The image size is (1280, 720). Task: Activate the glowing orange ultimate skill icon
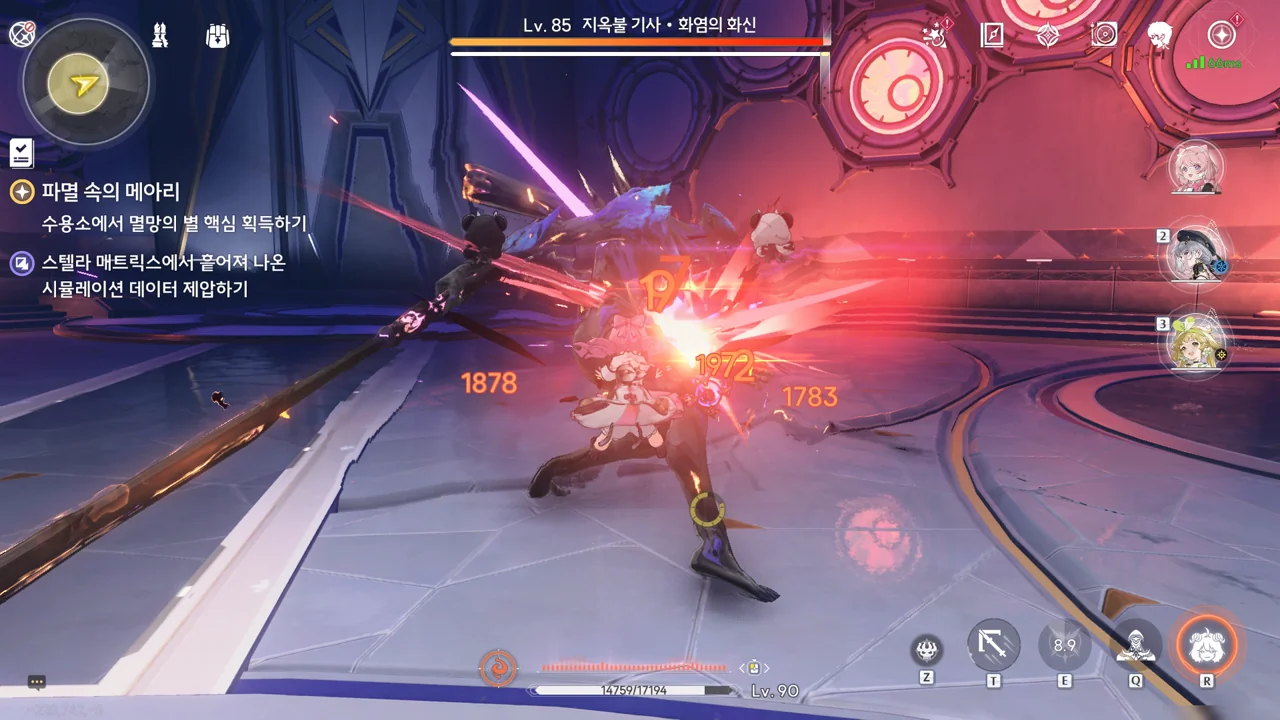pos(1206,646)
